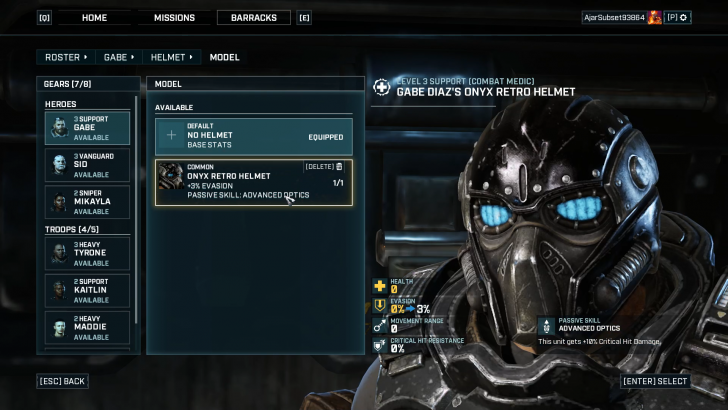Select Heavy trooper Maddie
The width and height of the screenshot is (728, 410).
pyautogui.click(x=87, y=327)
